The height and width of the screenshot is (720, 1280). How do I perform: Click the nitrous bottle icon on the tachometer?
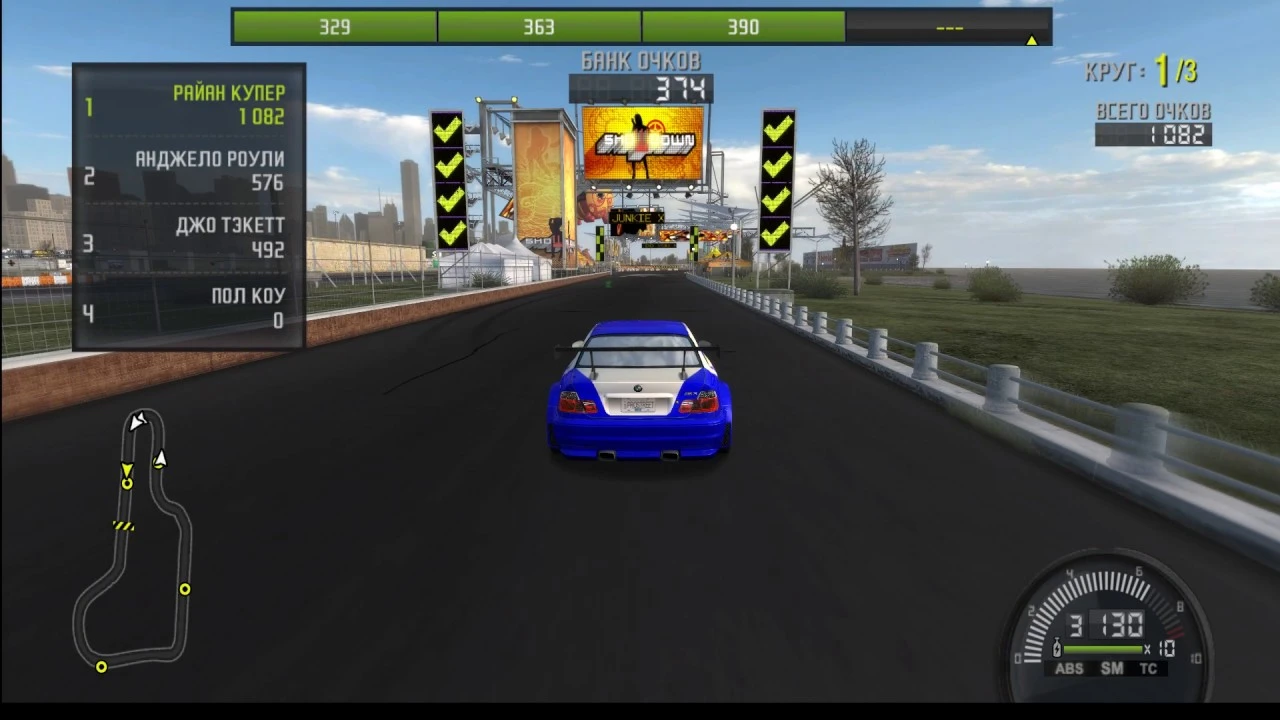(1058, 648)
